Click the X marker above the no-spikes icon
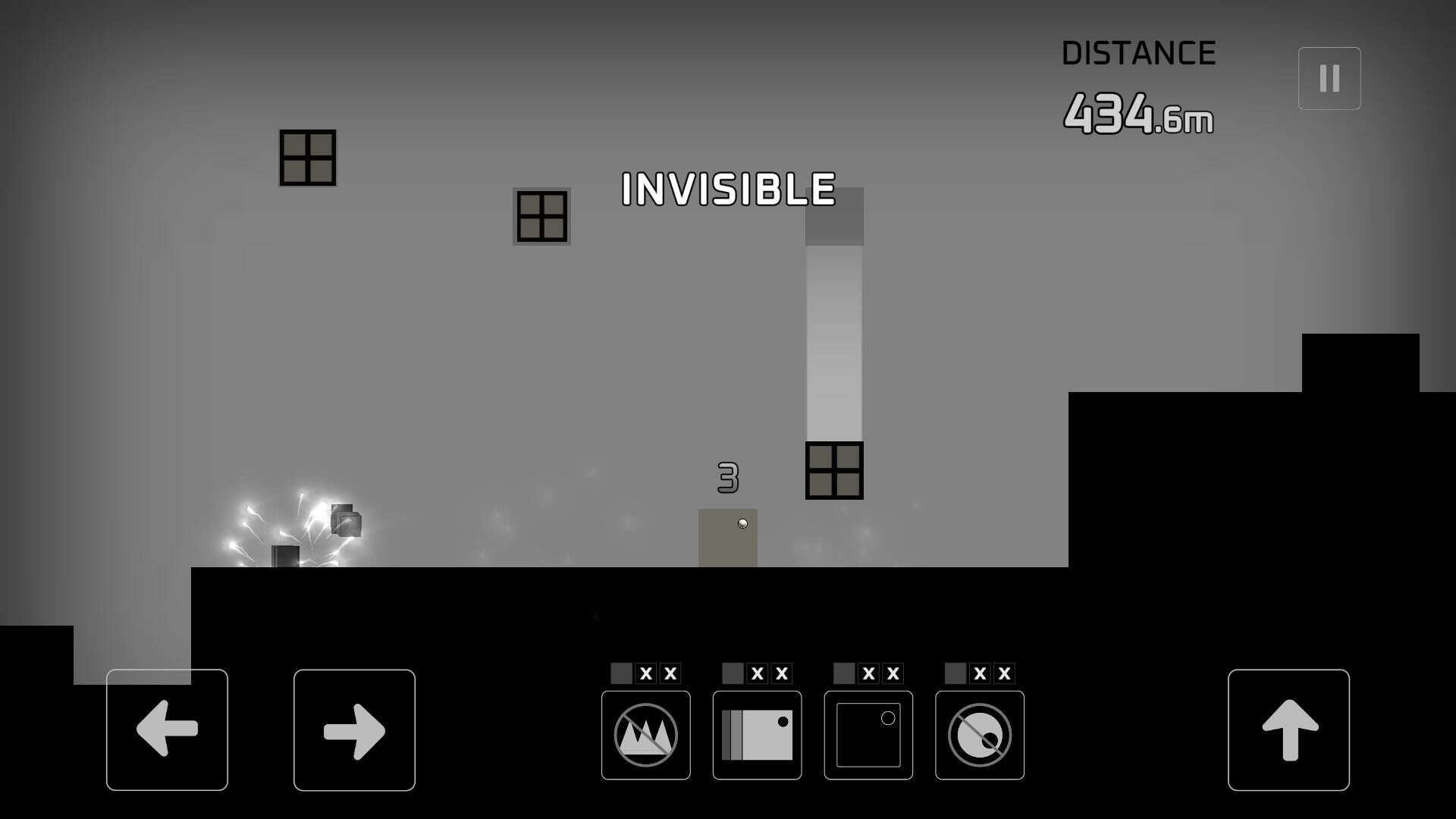This screenshot has width=1456, height=819. point(645,672)
